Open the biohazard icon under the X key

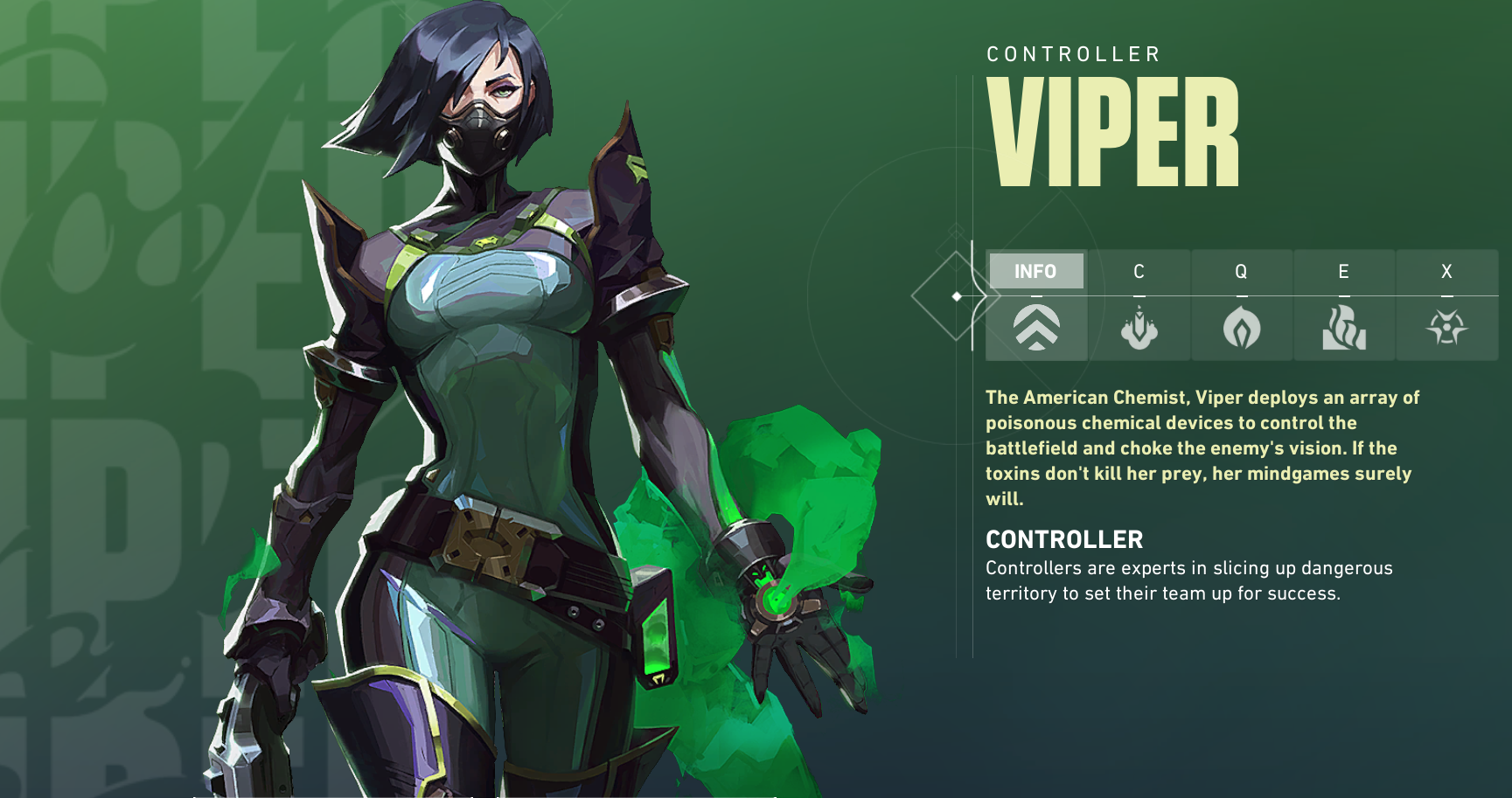click(x=1447, y=328)
